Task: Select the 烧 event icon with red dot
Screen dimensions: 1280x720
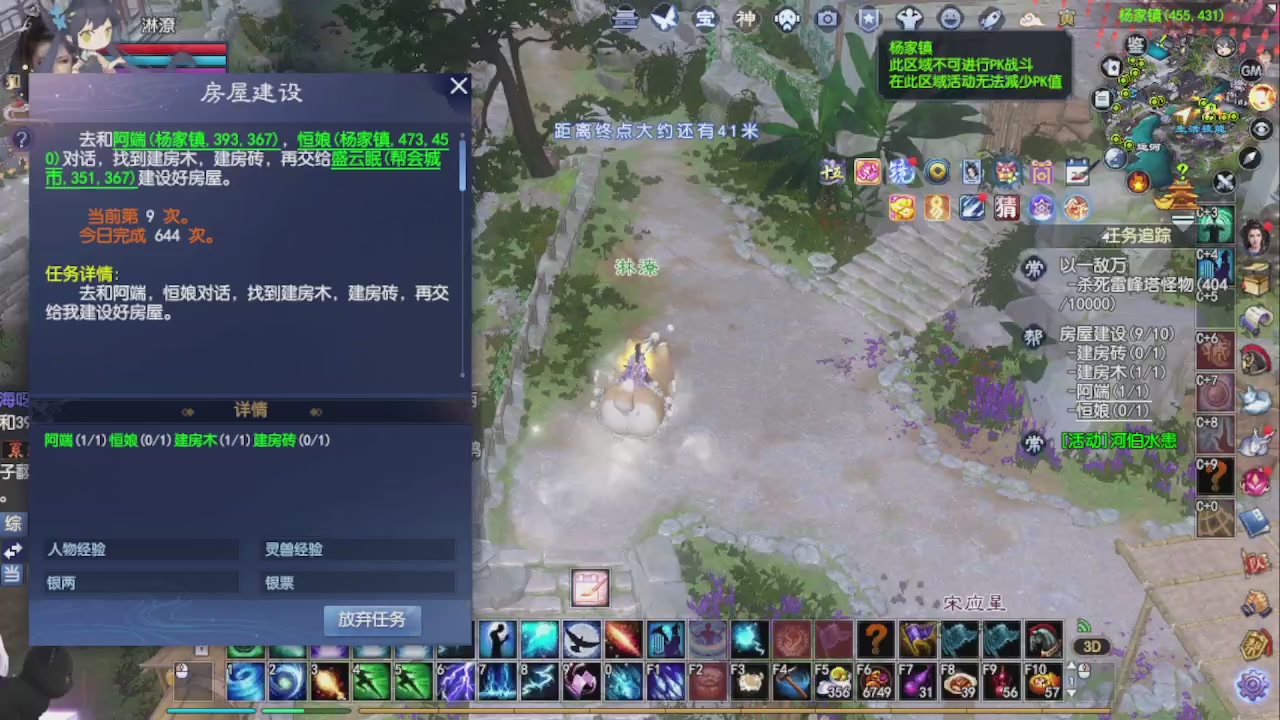Action: coord(902,173)
